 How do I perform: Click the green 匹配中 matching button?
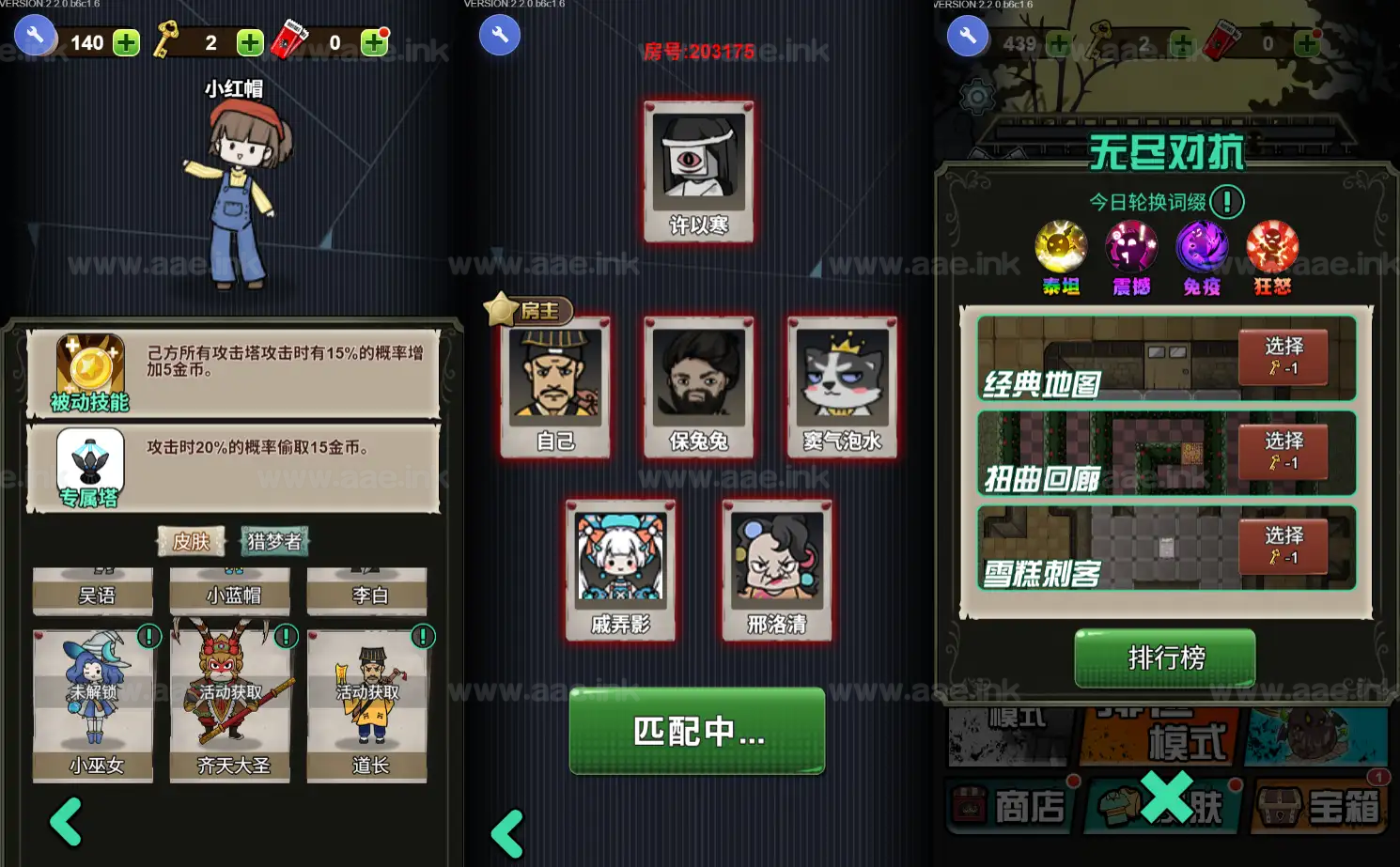[x=696, y=731]
